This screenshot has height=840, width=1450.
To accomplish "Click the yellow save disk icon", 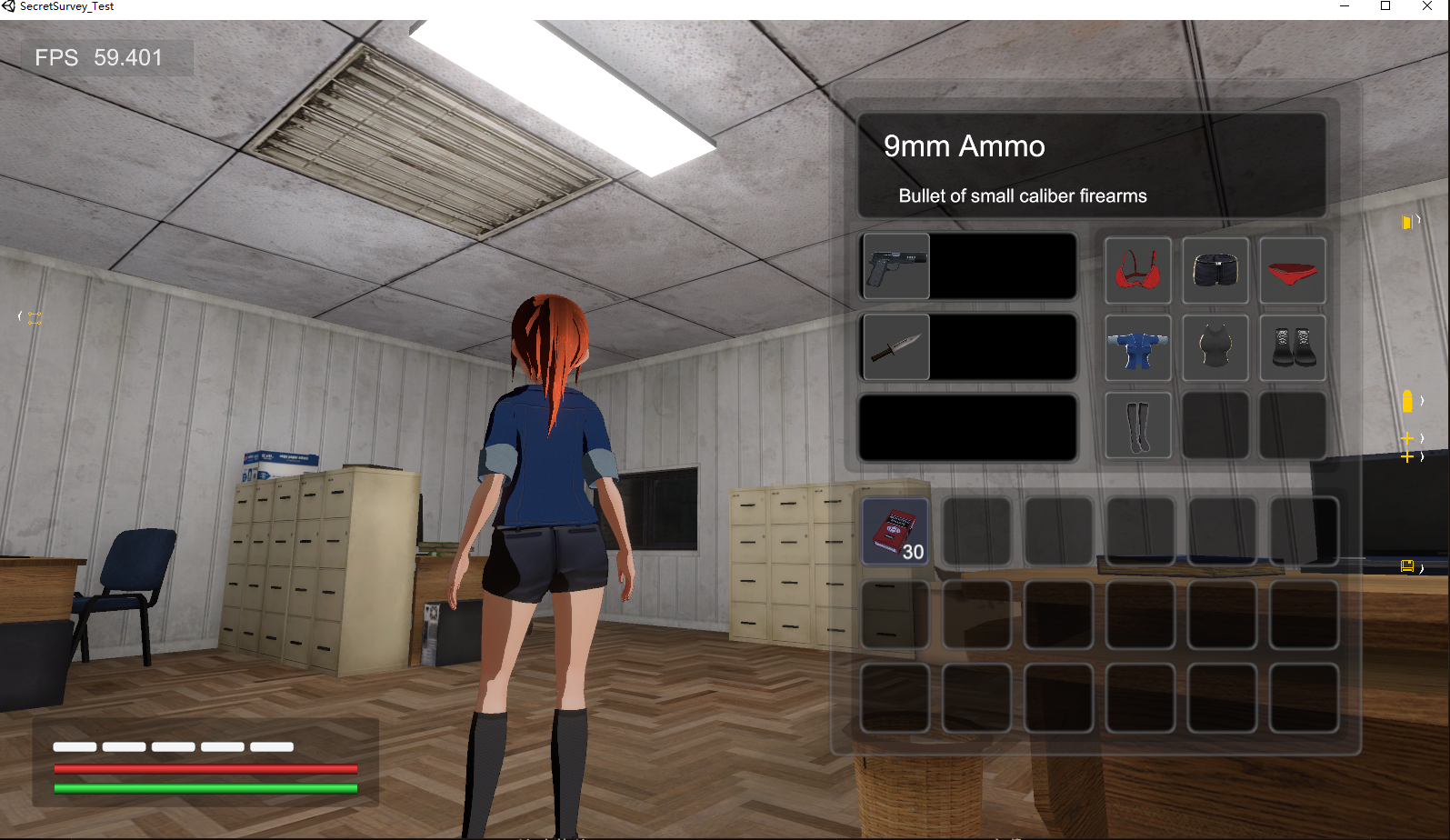I will coord(1406,566).
